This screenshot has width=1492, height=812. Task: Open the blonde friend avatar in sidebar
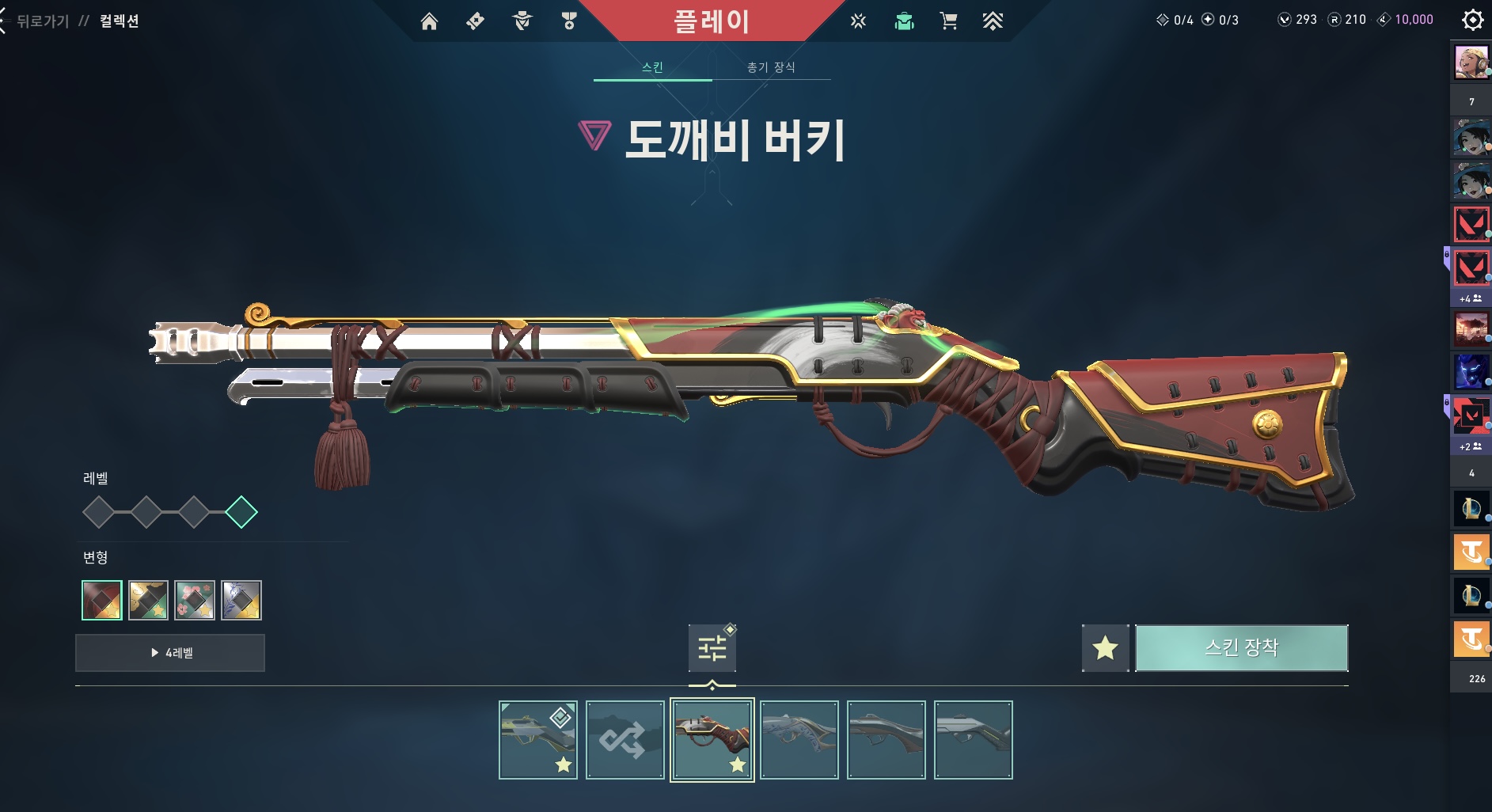(x=1471, y=63)
